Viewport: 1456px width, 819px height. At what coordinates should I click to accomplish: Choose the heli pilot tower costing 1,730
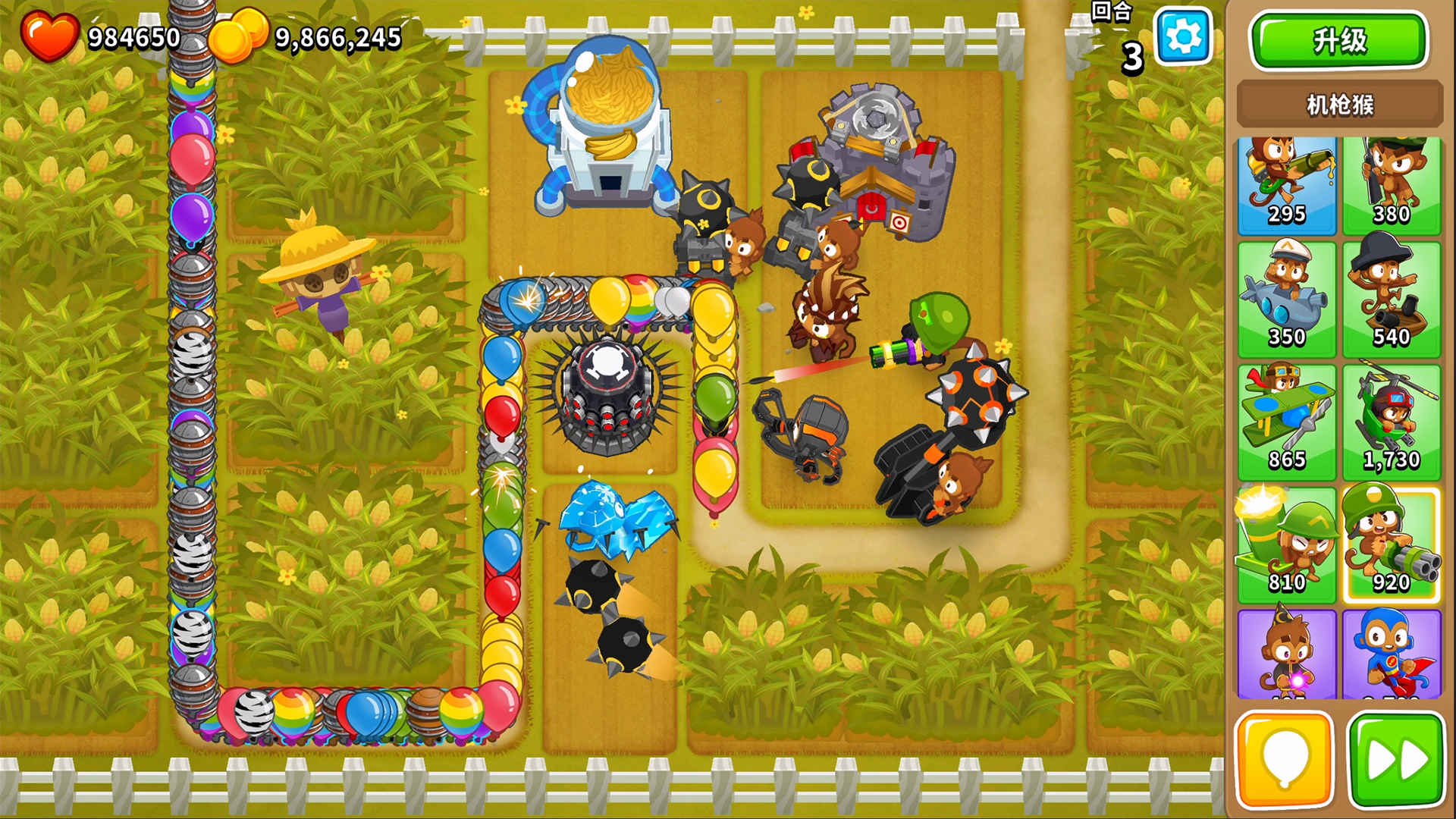1391,422
